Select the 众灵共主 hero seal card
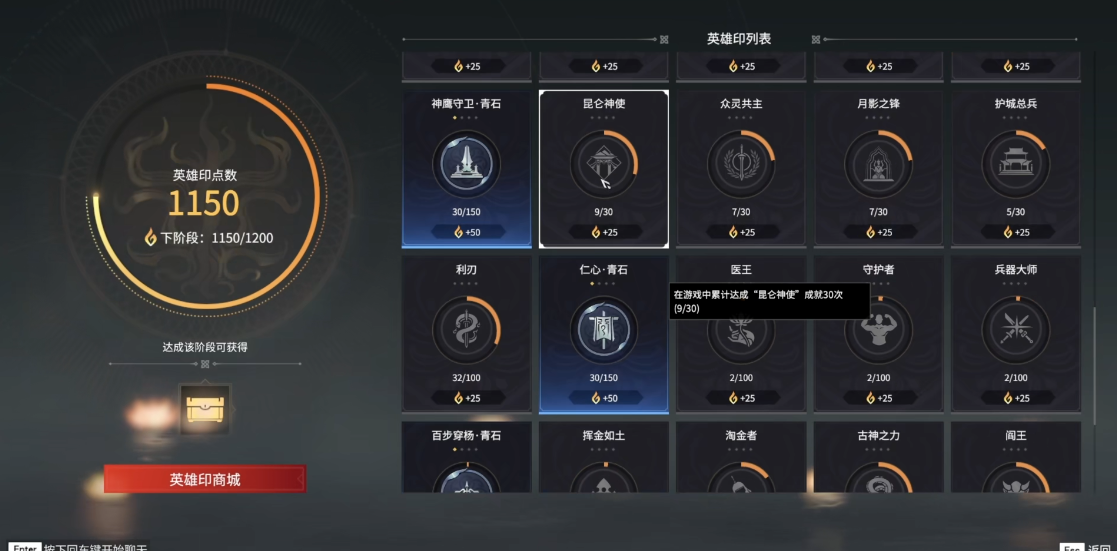 coord(741,168)
